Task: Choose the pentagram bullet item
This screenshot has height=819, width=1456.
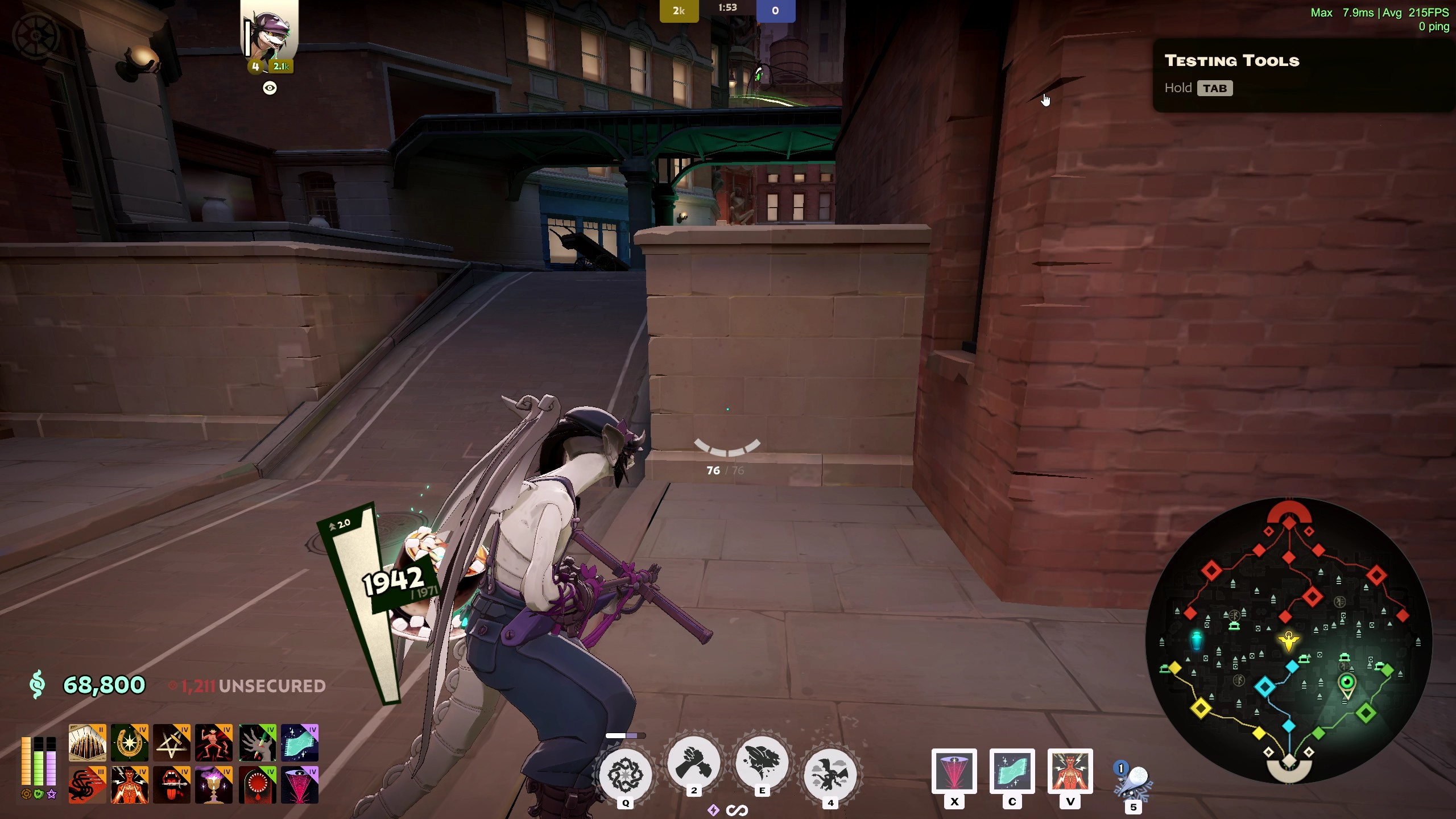Action: point(172,743)
